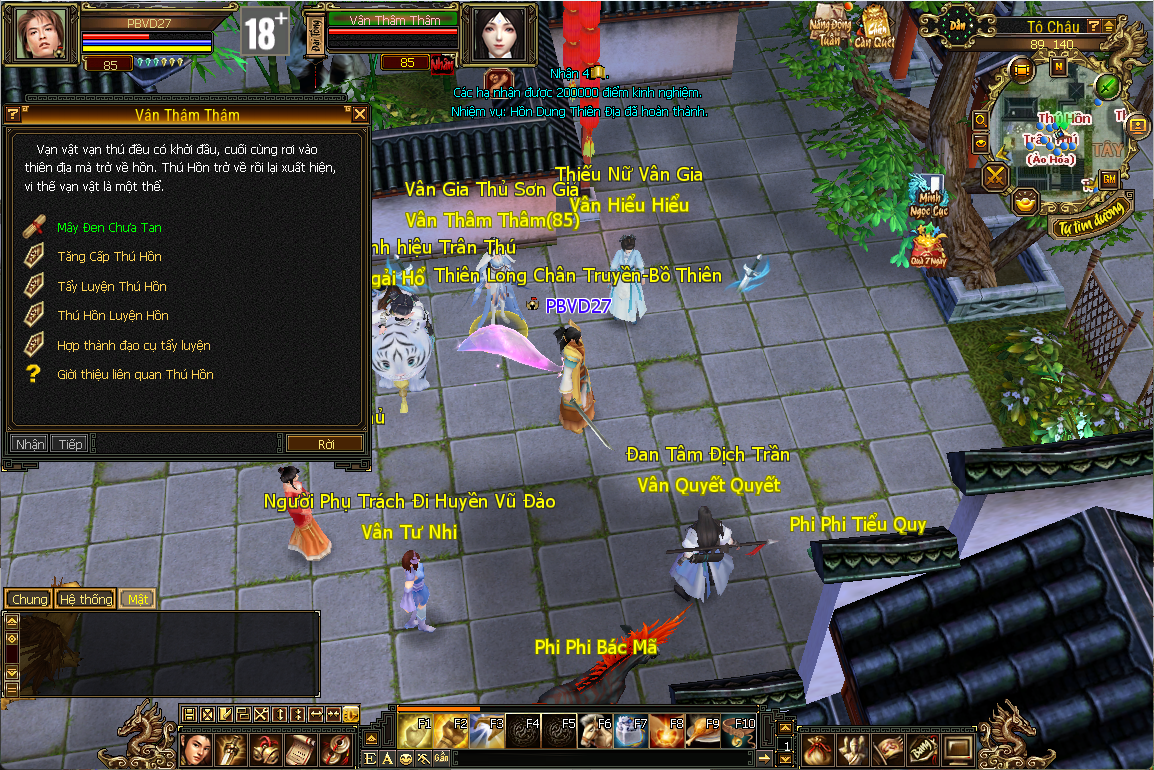This screenshot has height=770, width=1154.
Task: Click the PBVD27 player portrait
Action: click(x=40, y=34)
